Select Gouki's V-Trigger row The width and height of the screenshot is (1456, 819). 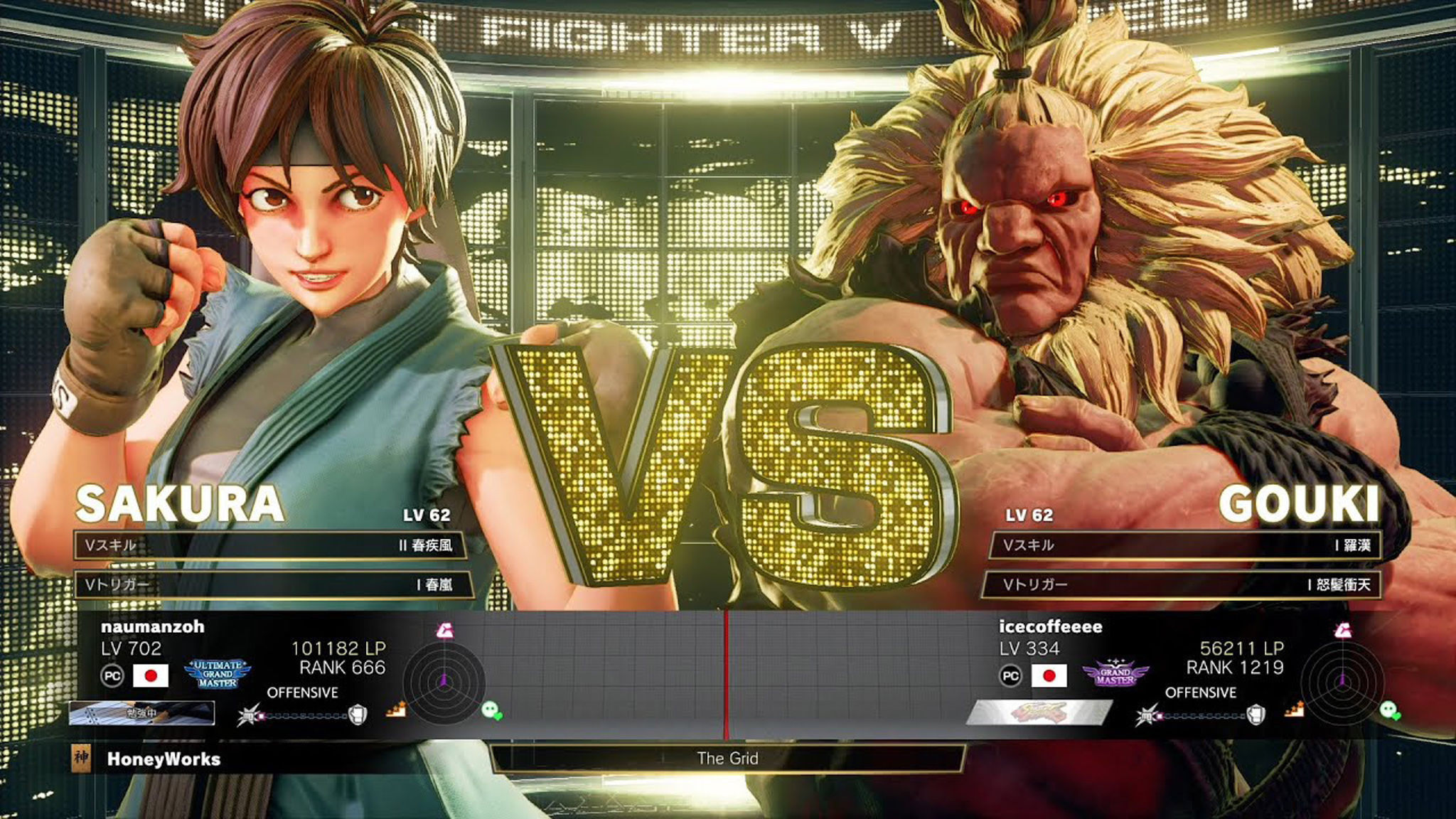1182,585
